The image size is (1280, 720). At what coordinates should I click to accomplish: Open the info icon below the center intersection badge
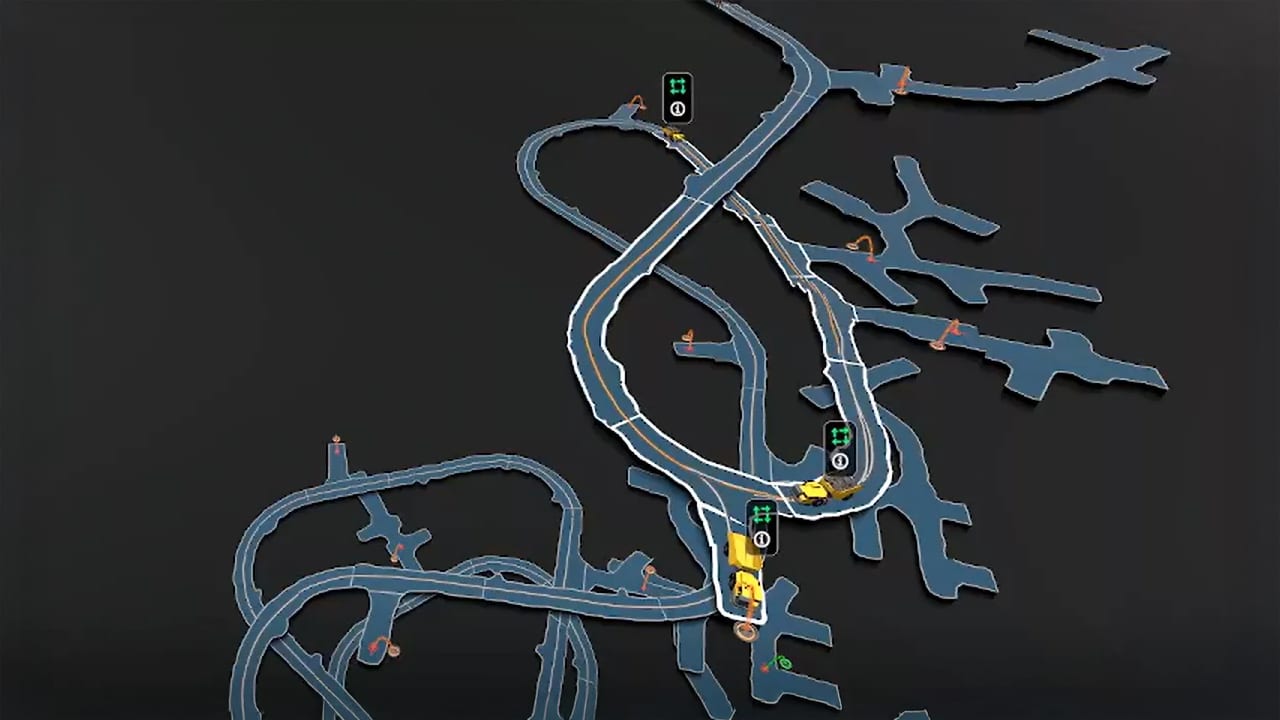[840, 460]
